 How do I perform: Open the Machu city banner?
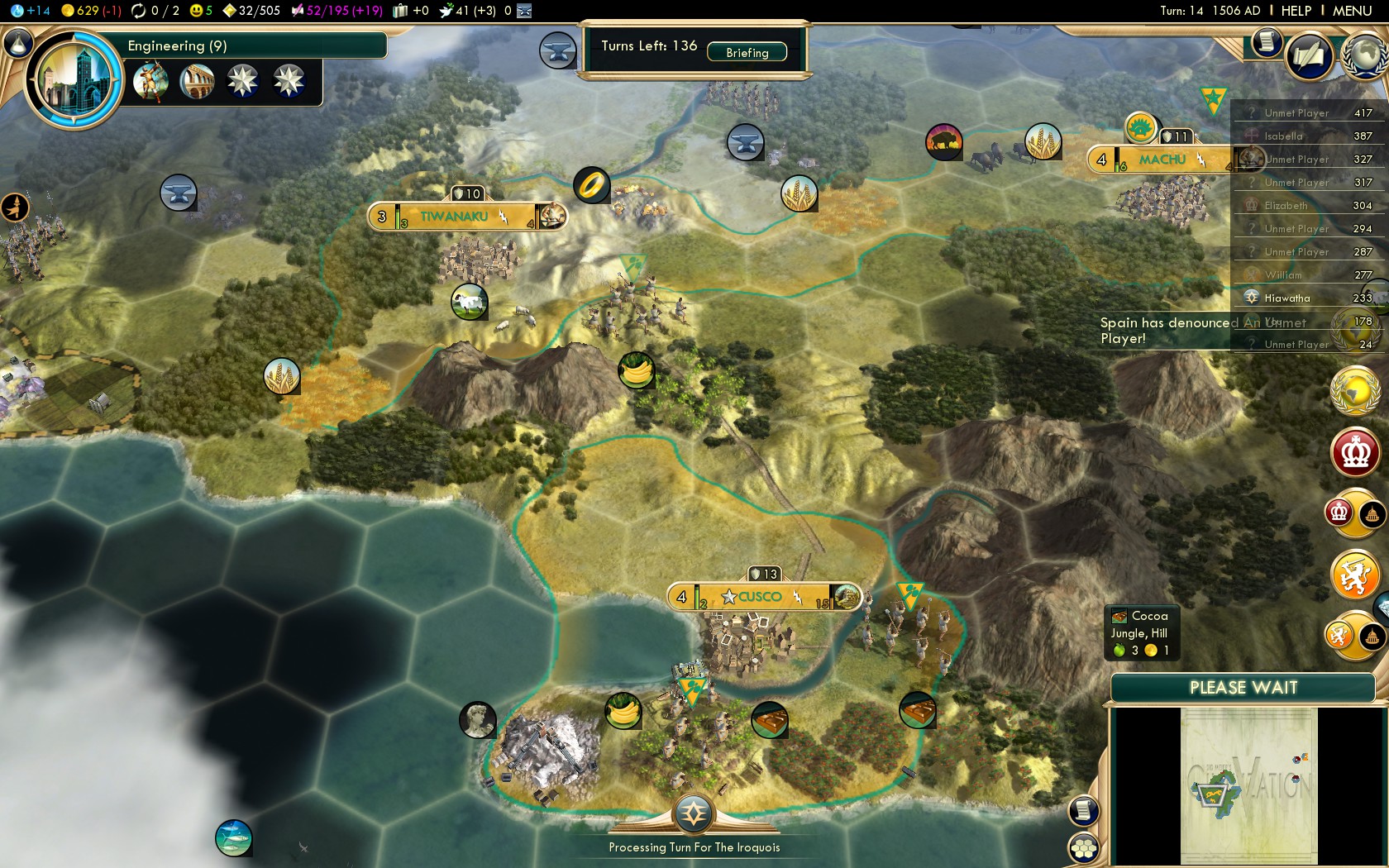[x=1162, y=160]
